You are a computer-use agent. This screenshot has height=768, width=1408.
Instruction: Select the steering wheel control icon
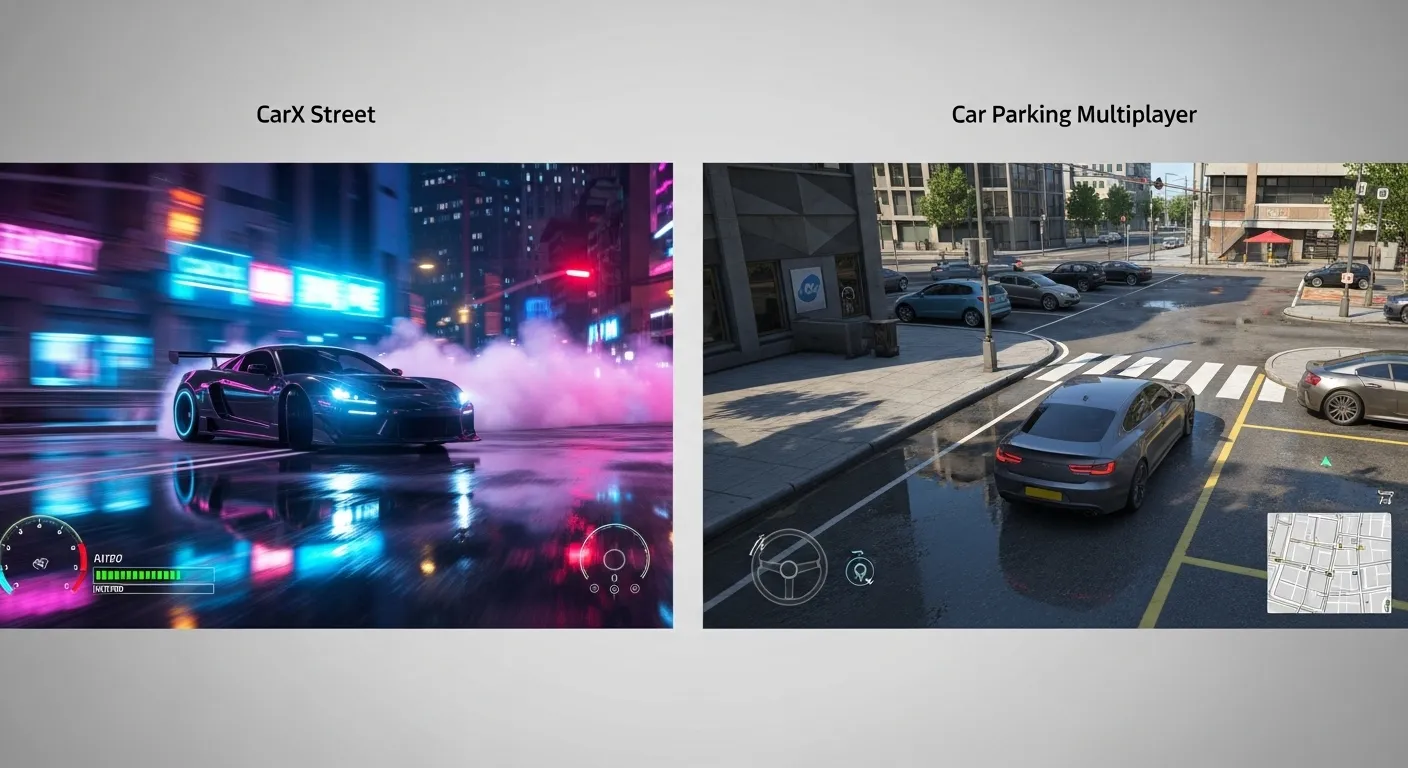pos(791,570)
